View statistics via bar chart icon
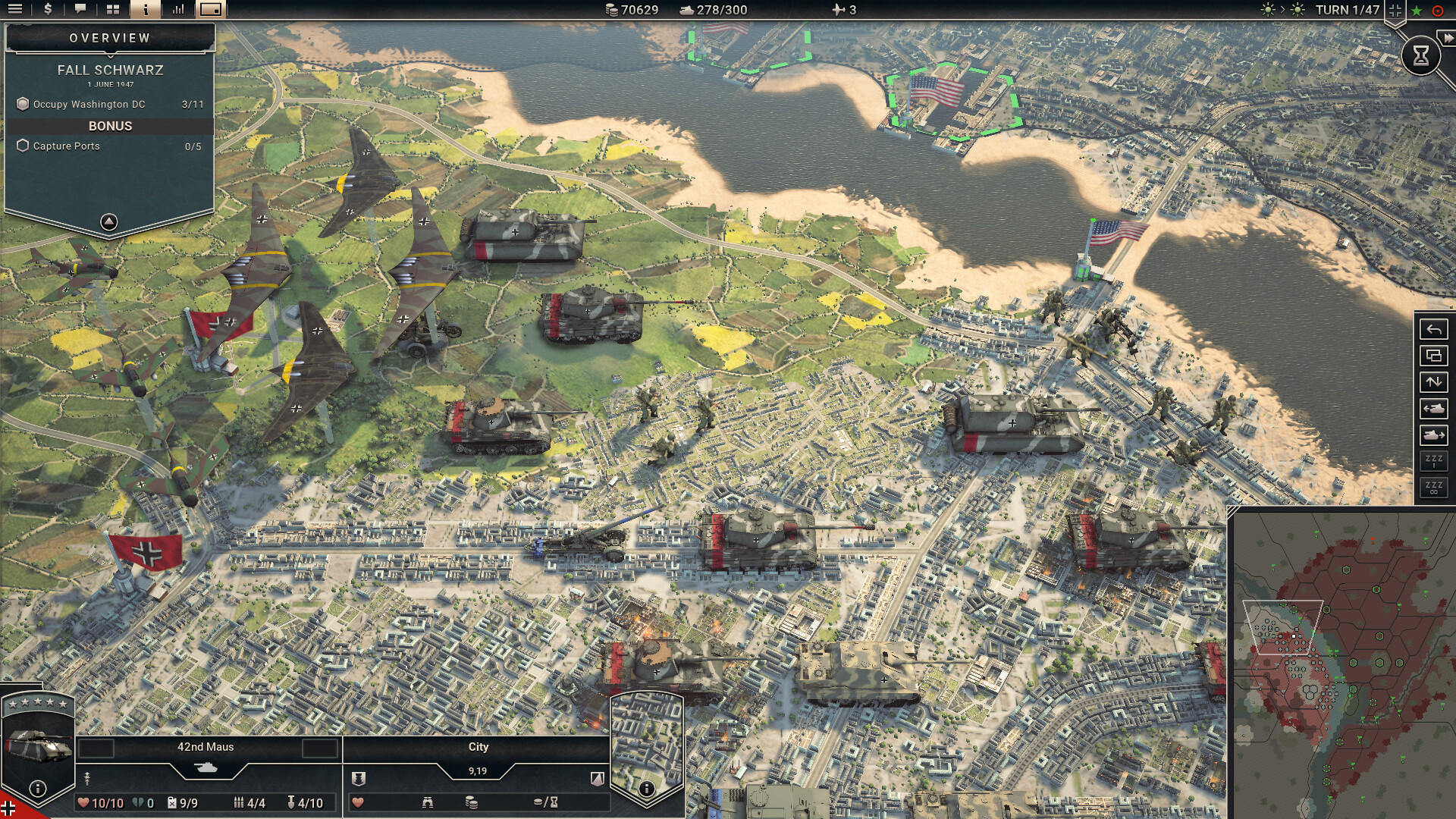 [177, 11]
